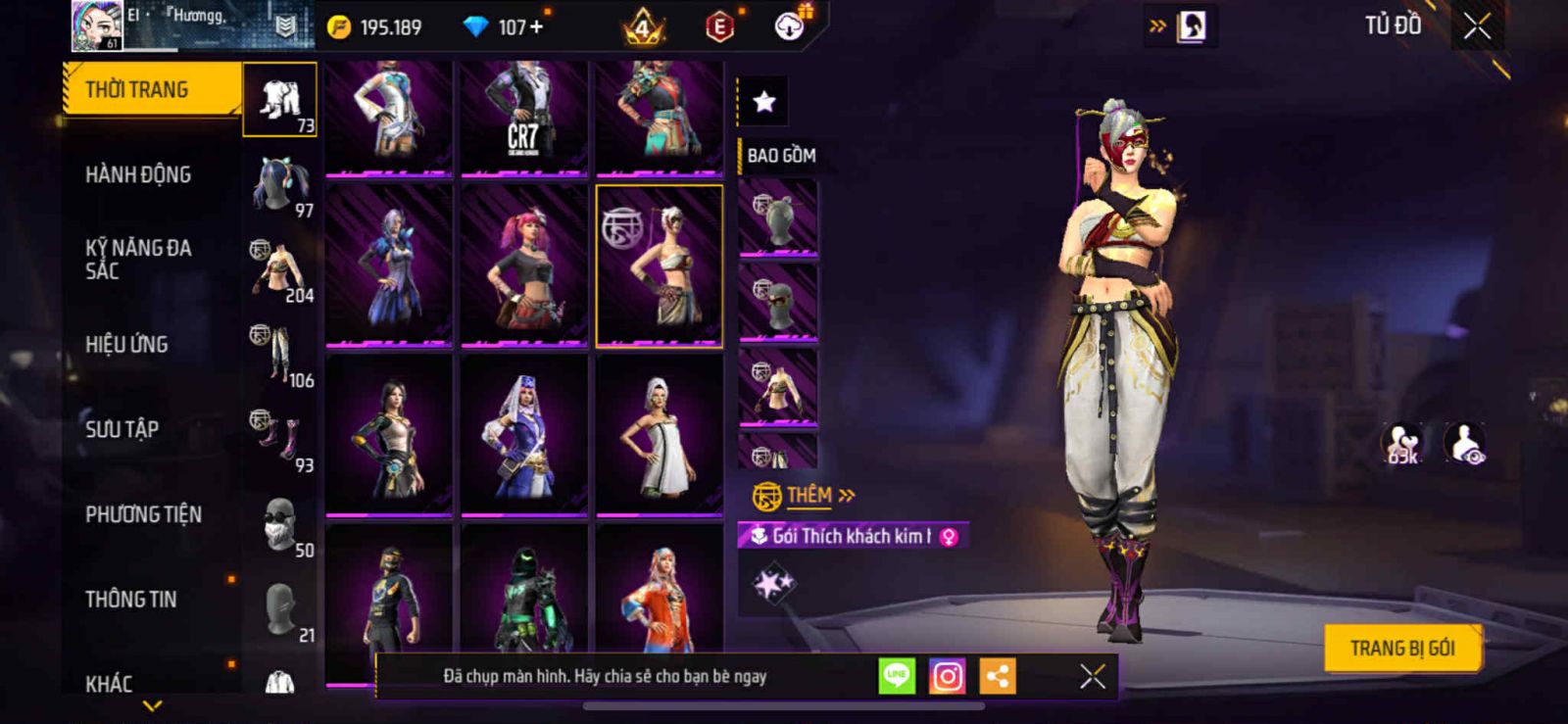Open the full outfit sets subcategory
Viewport: 1568px width, 724px height.
pyautogui.click(x=280, y=100)
